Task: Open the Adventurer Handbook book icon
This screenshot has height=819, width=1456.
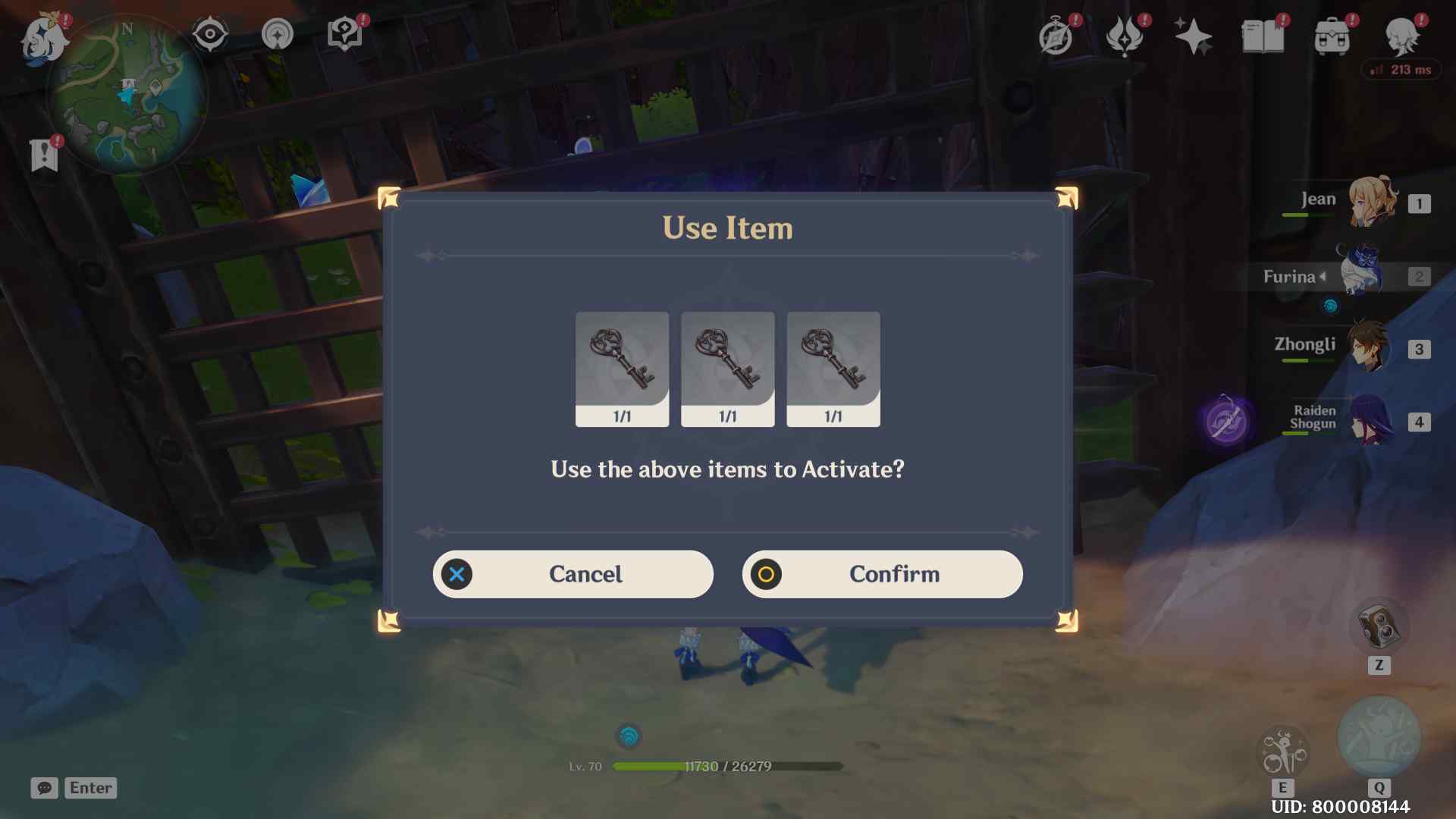Action: [1263, 36]
